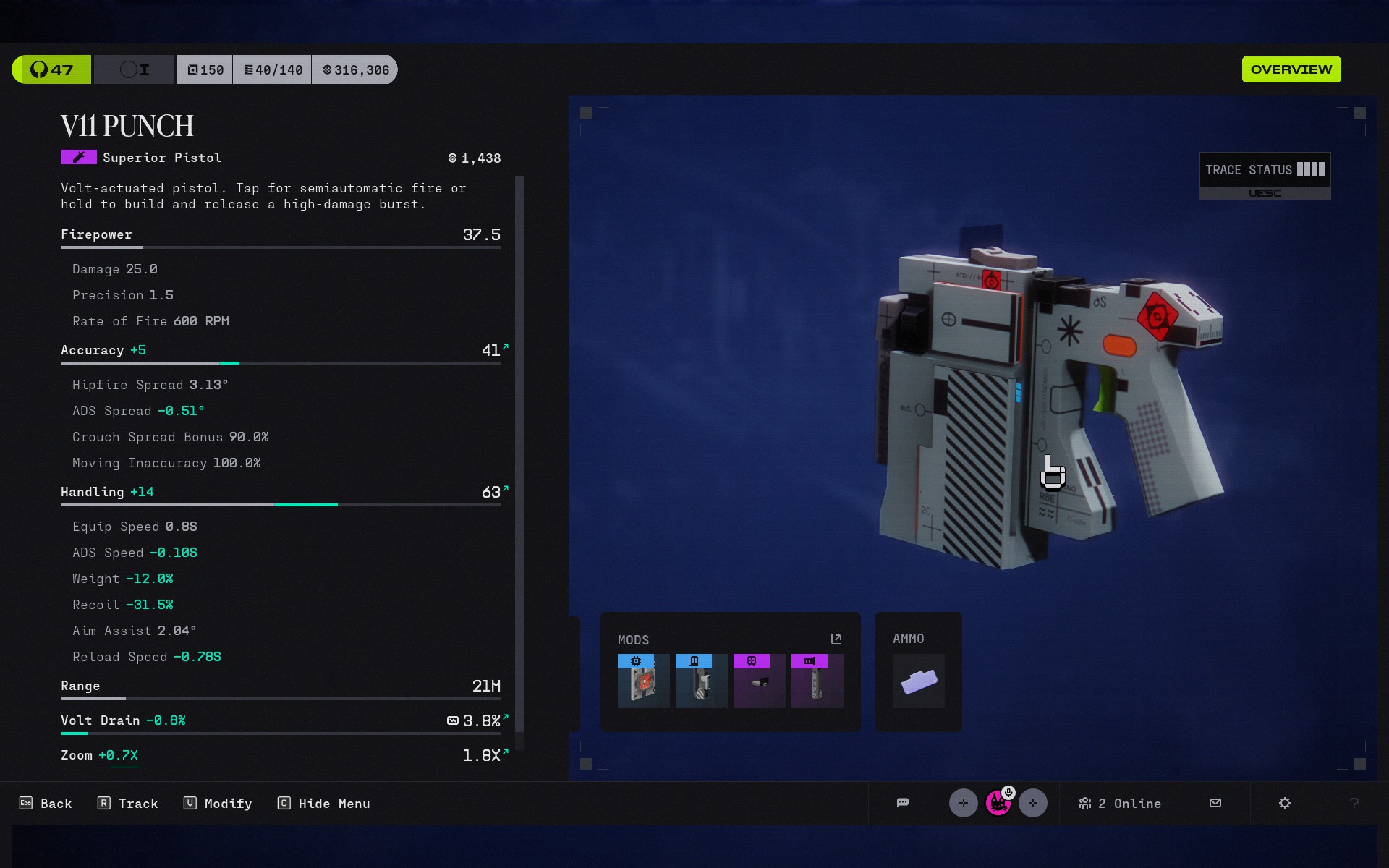Click the green OVERVIEW button
Screen dimensions: 1389x868
[1291, 69]
